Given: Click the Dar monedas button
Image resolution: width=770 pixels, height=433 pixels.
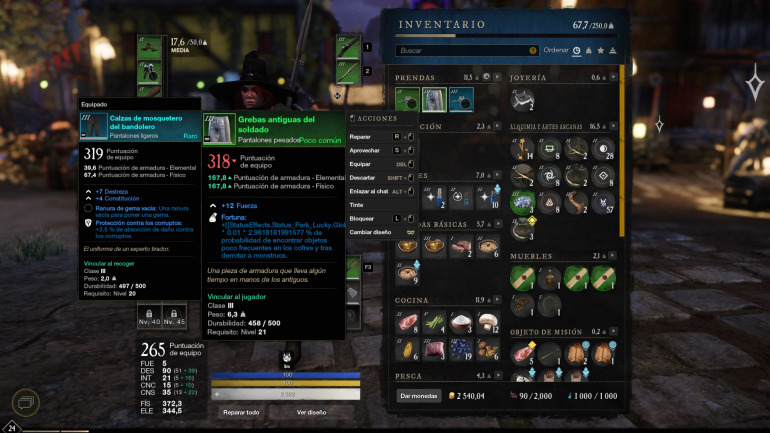Looking at the screenshot, I should 419,396.
